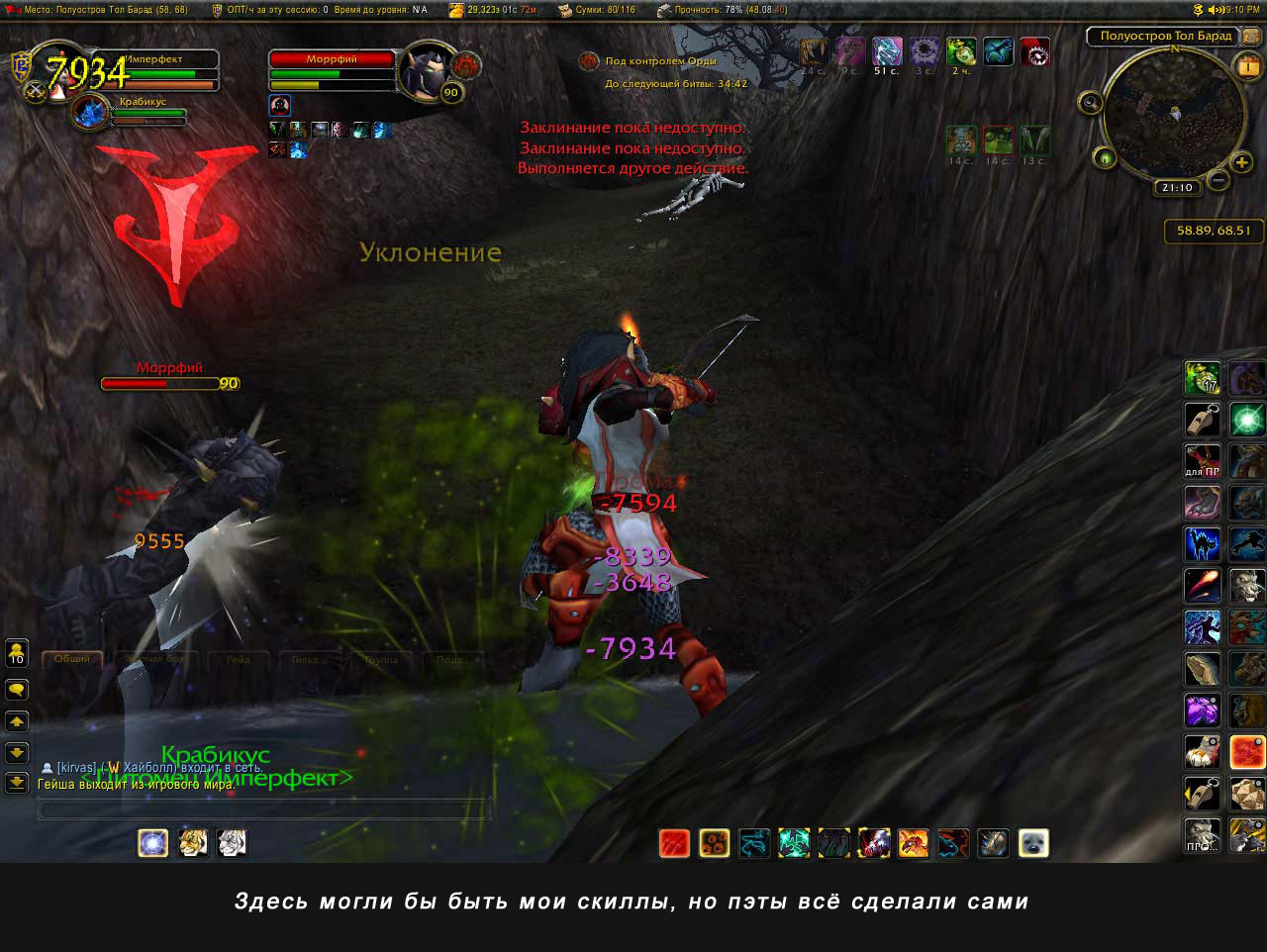Activate the red claw pet ability
The image size is (1267, 952).
pyautogui.click(x=675, y=843)
